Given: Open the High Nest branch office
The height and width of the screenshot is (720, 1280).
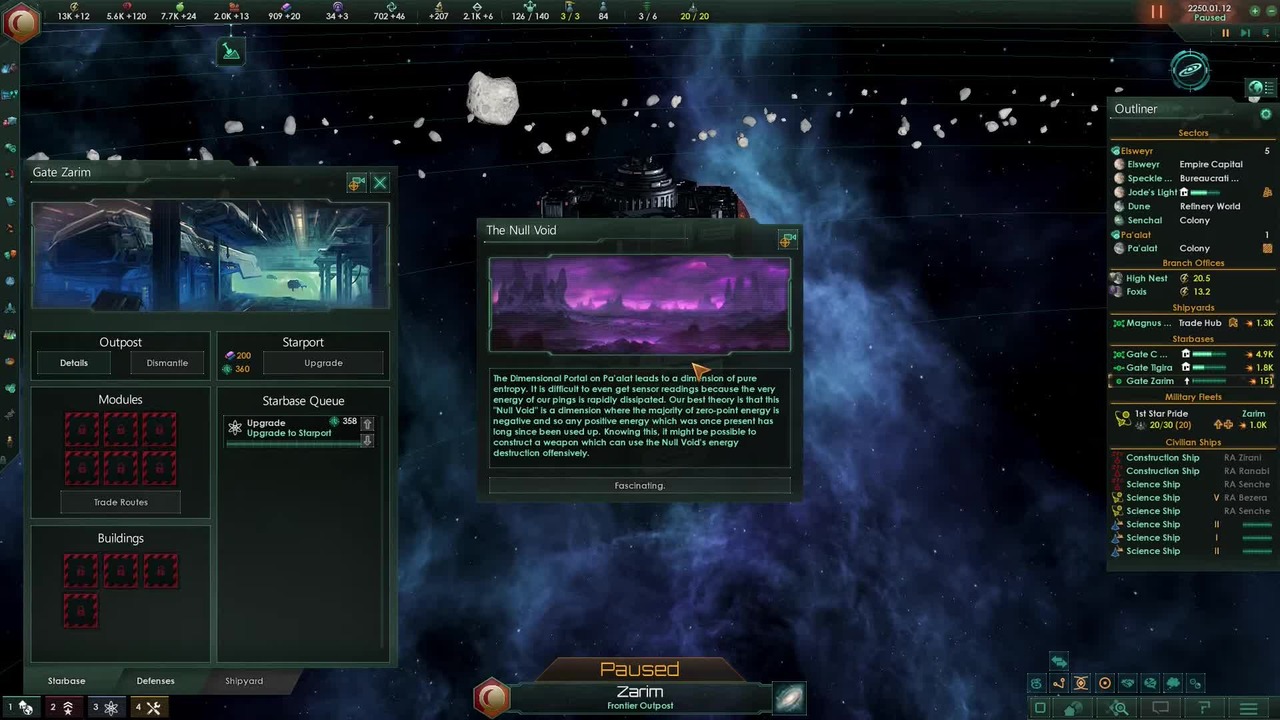Looking at the screenshot, I should click(x=1146, y=279).
